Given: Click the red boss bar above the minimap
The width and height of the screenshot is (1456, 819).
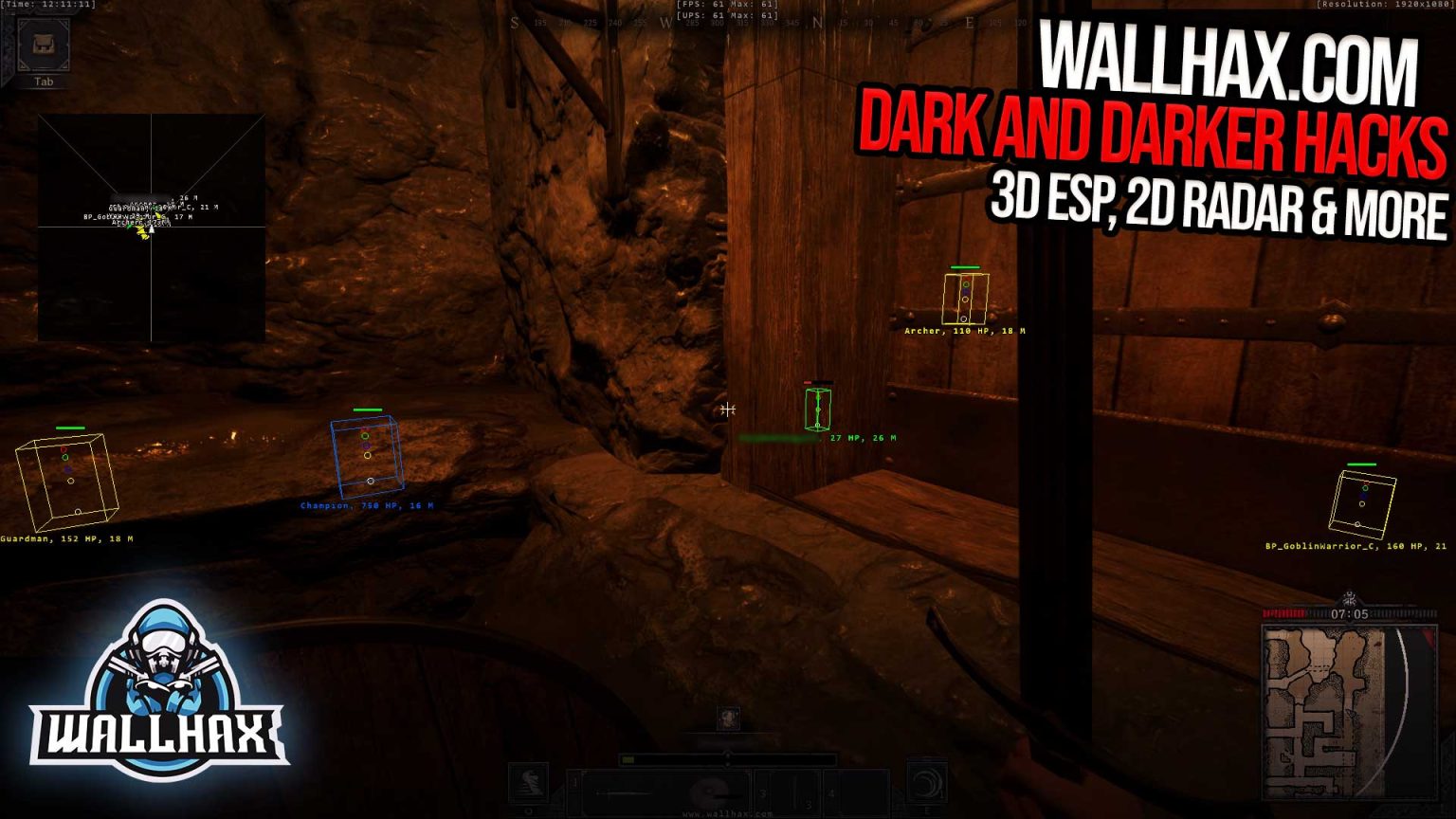Looking at the screenshot, I should click(1283, 614).
